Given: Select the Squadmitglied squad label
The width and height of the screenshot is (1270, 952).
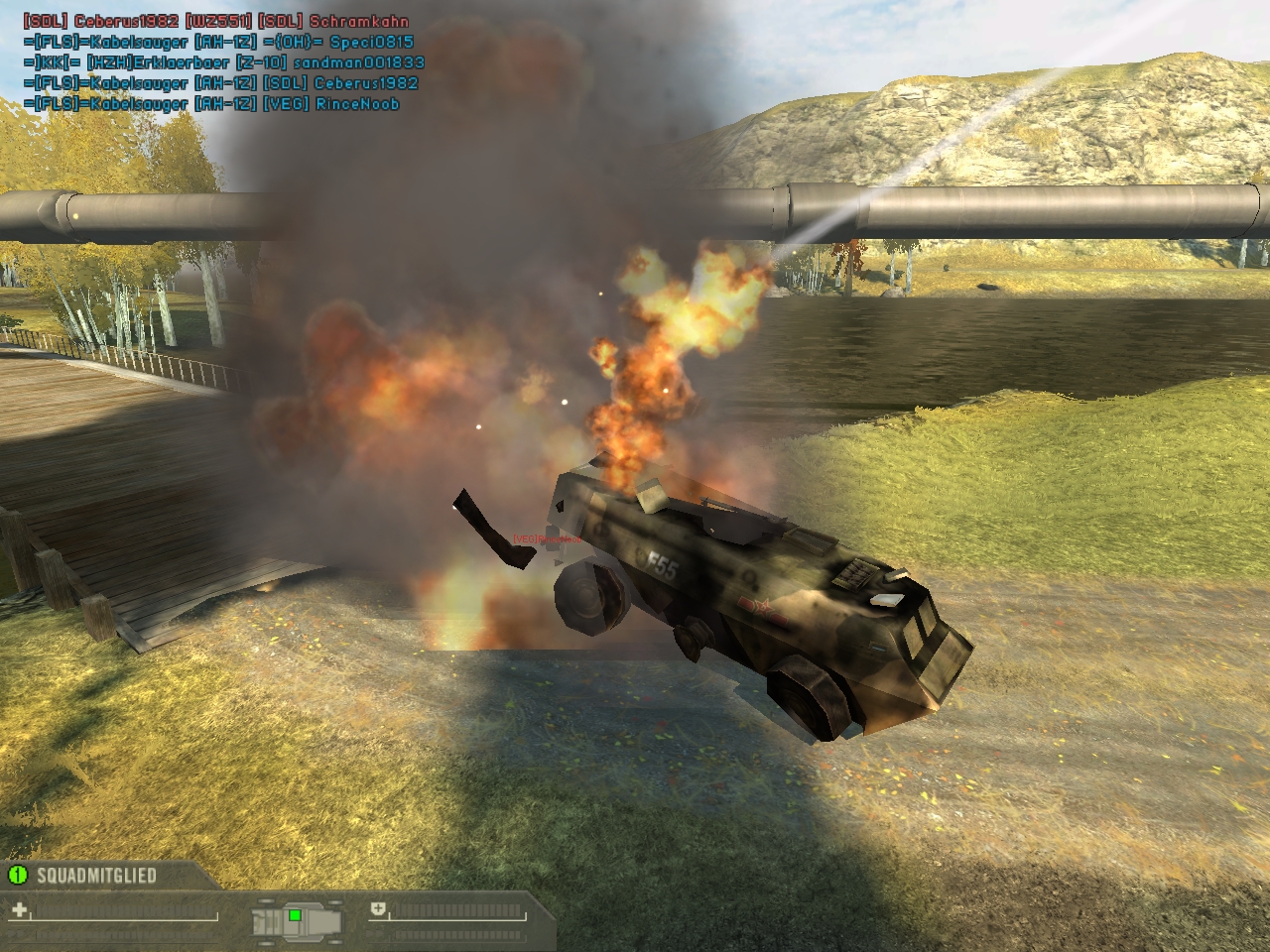Looking at the screenshot, I should pyautogui.click(x=96, y=876).
